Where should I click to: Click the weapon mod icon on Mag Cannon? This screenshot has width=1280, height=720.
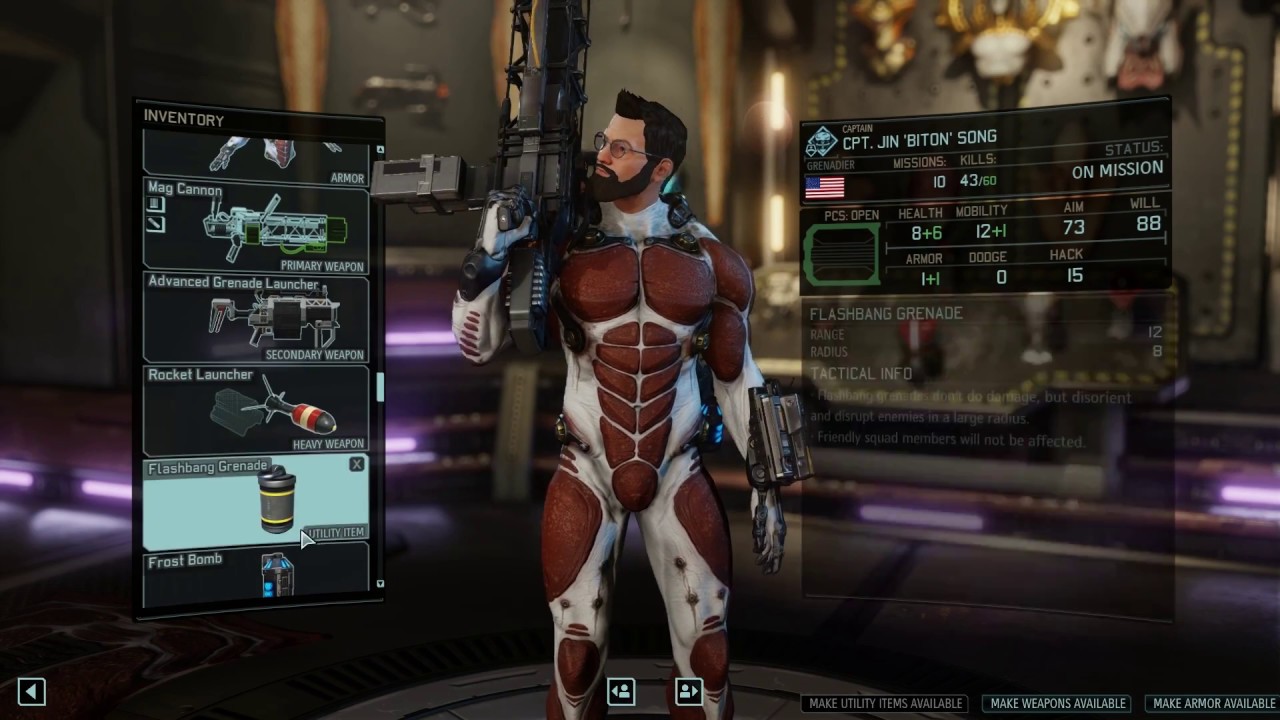pos(154,204)
